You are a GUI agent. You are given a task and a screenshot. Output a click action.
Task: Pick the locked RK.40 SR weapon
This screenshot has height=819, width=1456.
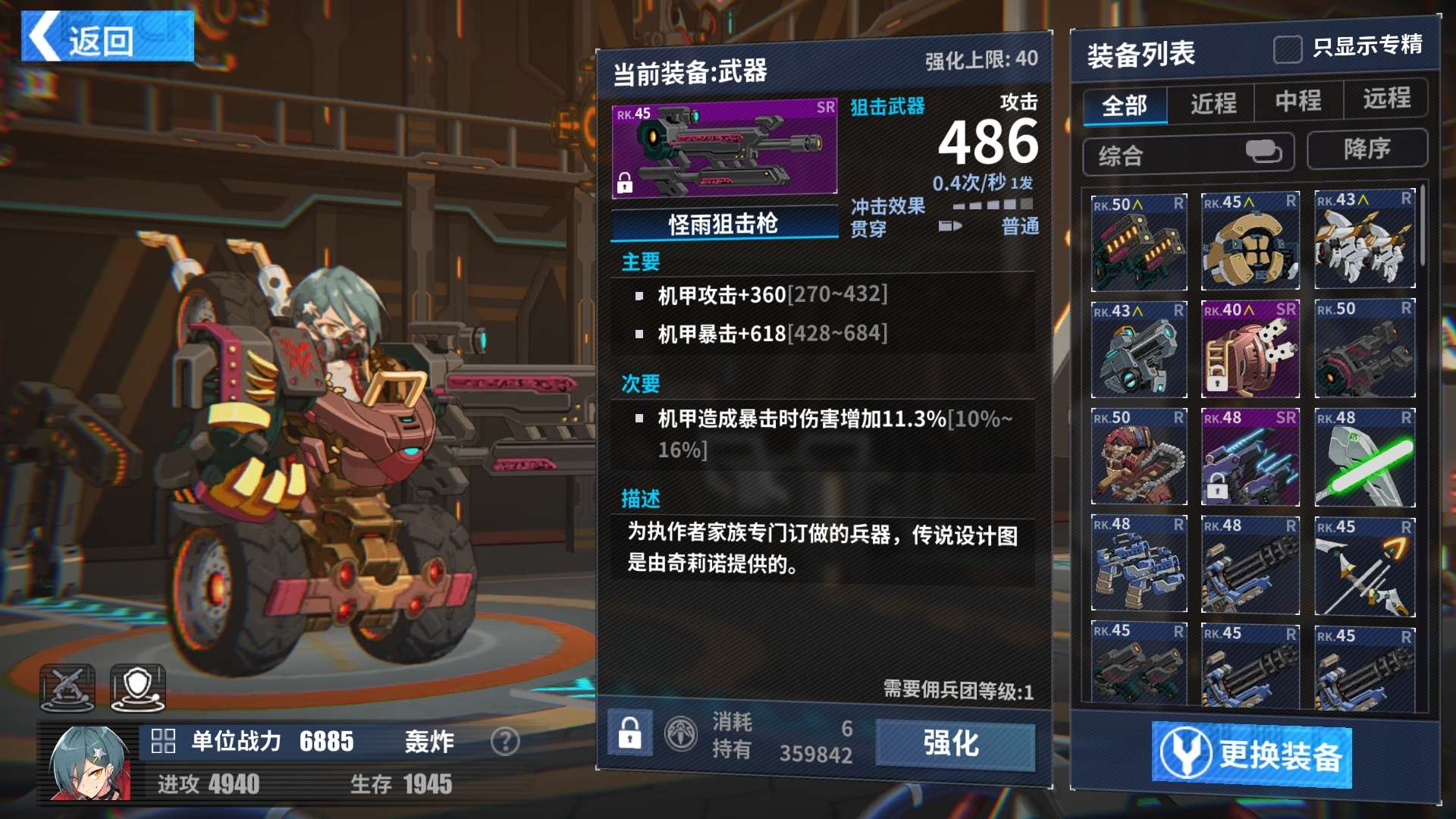[x=1250, y=349]
